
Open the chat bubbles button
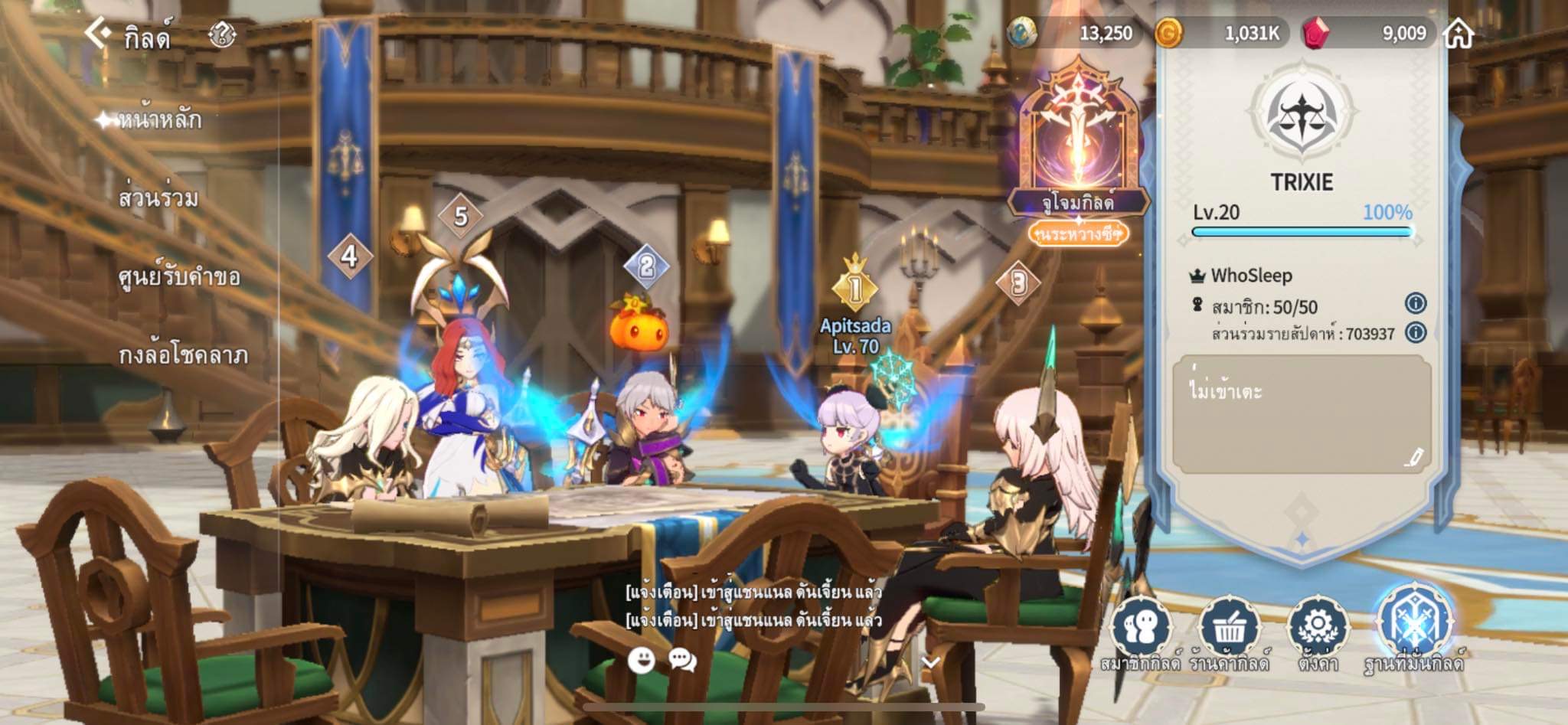(682, 660)
